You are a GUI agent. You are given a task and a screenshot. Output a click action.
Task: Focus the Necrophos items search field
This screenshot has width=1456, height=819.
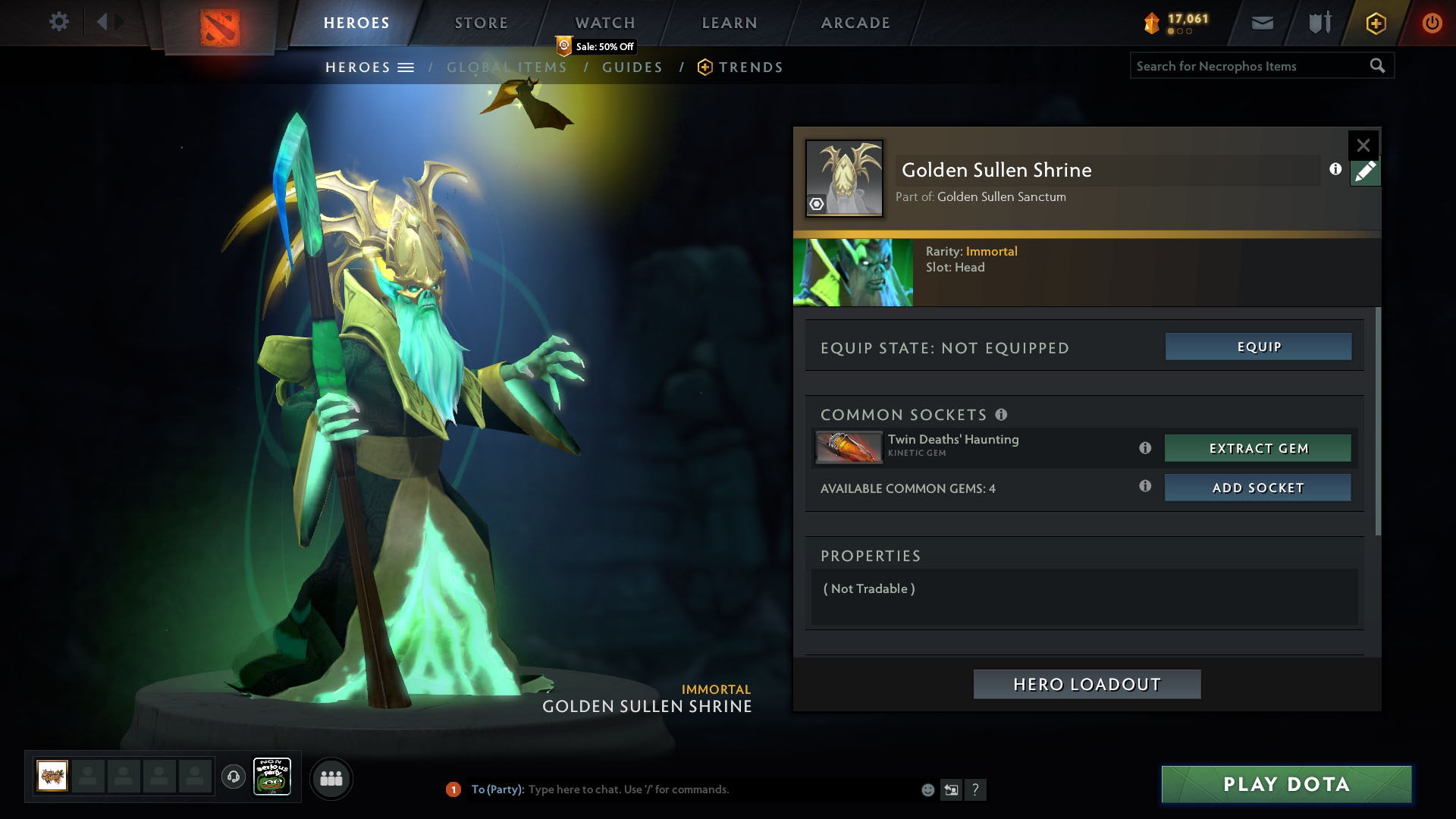point(1251,66)
